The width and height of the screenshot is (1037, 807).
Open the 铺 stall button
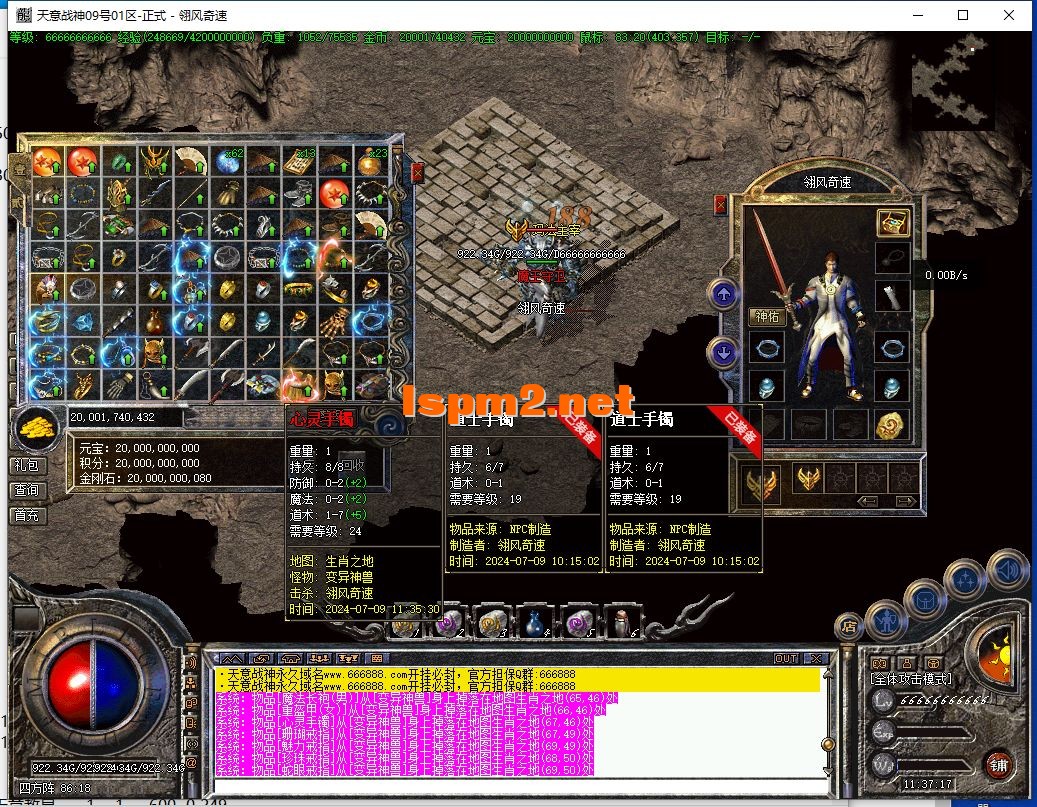click(x=998, y=765)
